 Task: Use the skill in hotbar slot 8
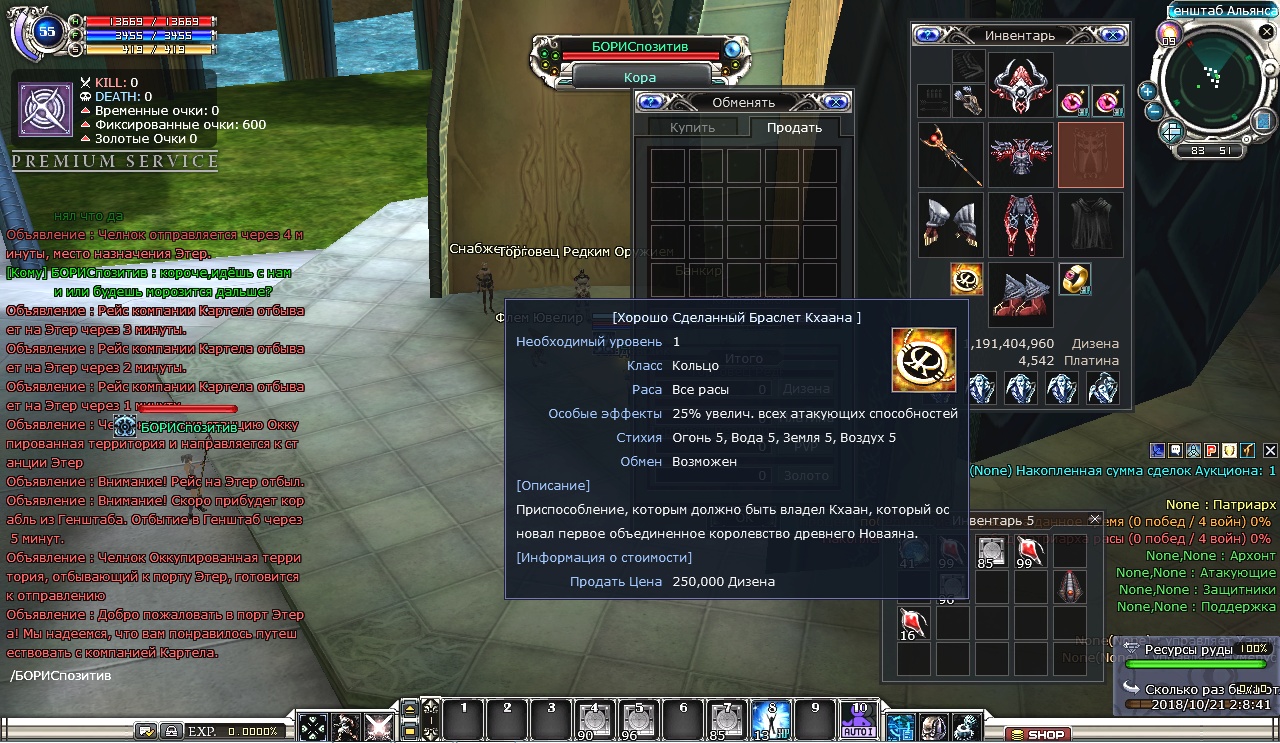point(770,720)
